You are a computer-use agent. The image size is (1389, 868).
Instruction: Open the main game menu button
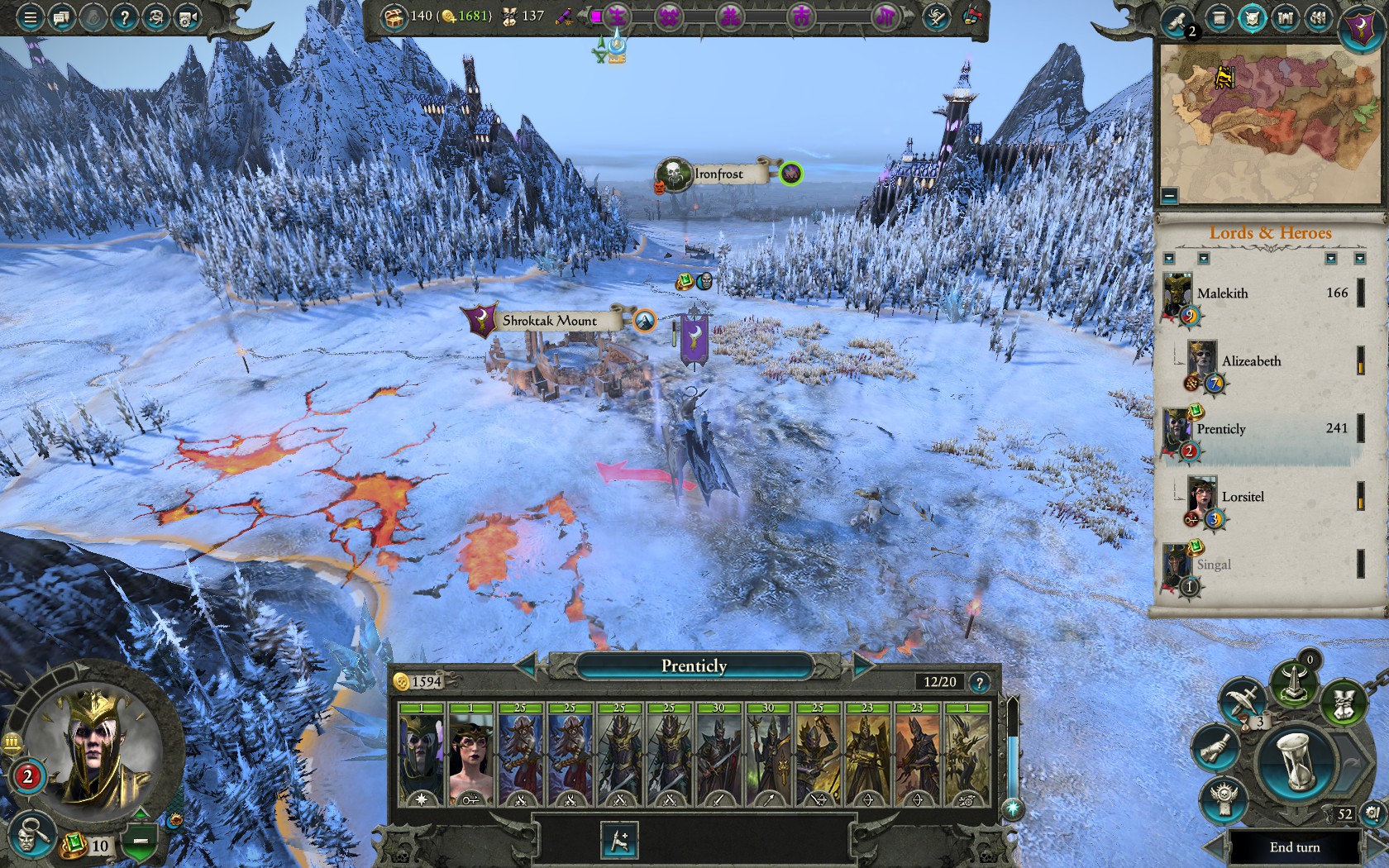click(x=30, y=17)
